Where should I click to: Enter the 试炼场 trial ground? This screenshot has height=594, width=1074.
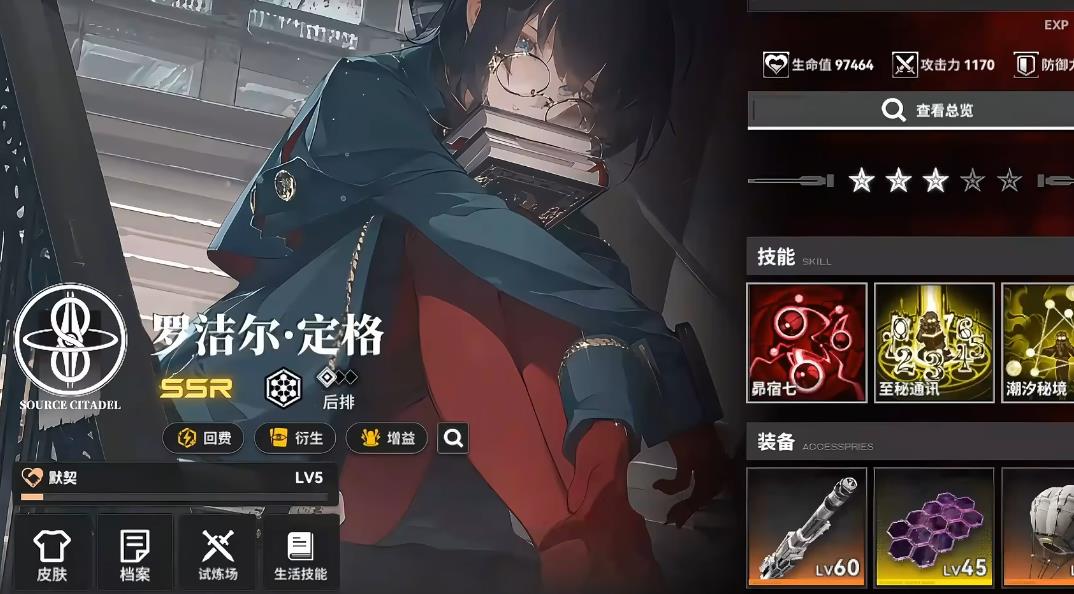coord(218,553)
